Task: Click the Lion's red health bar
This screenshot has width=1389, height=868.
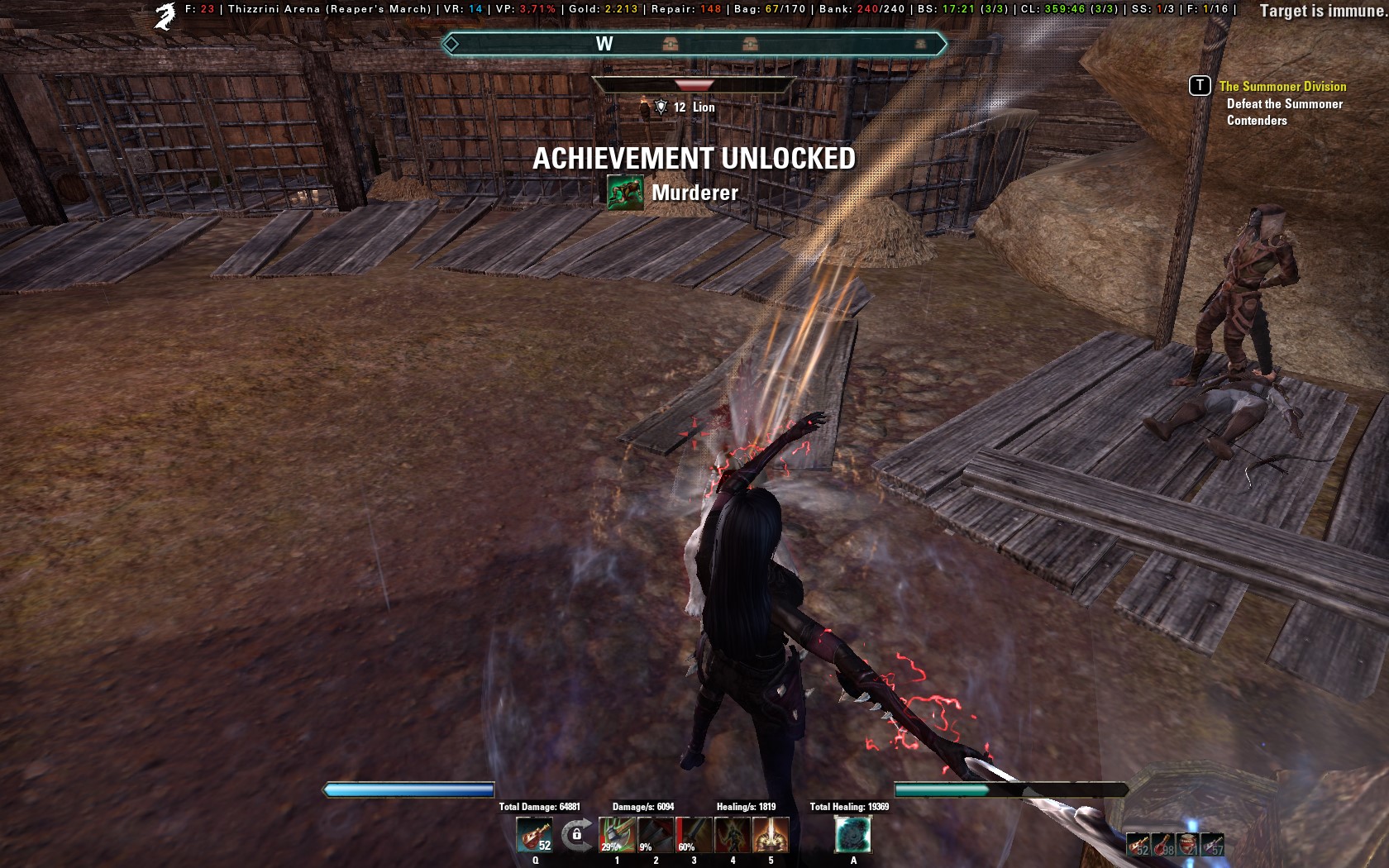Action: click(695, 83)
